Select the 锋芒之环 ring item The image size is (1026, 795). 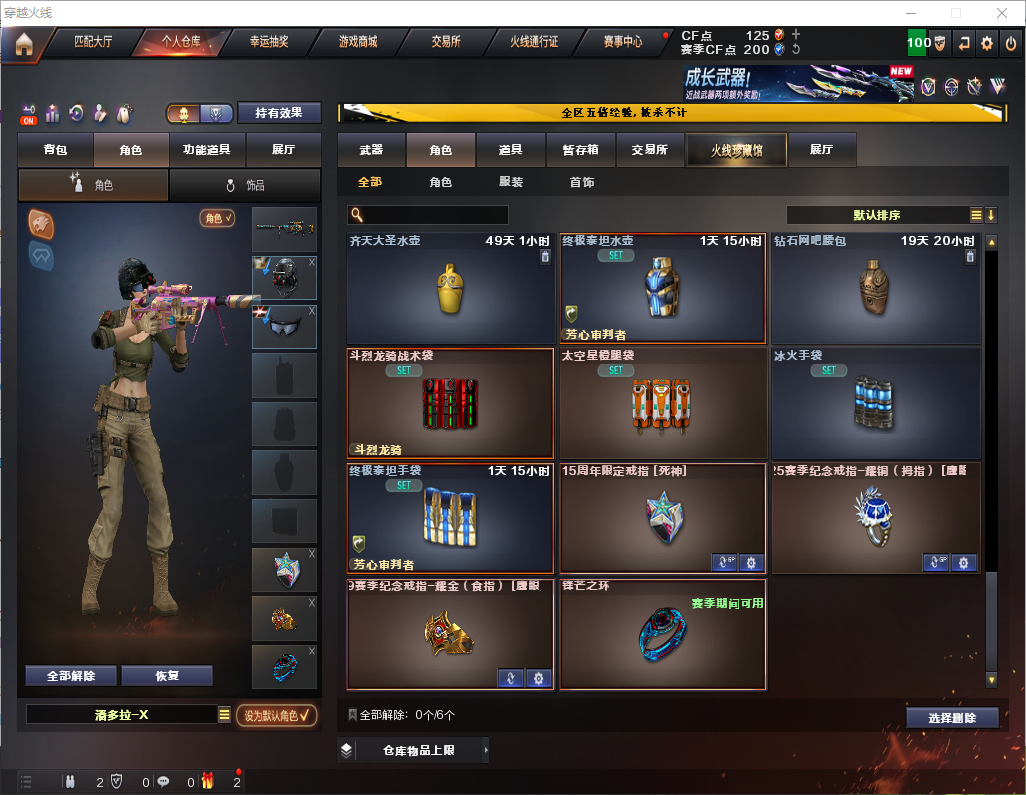click(x=662, y=635)
